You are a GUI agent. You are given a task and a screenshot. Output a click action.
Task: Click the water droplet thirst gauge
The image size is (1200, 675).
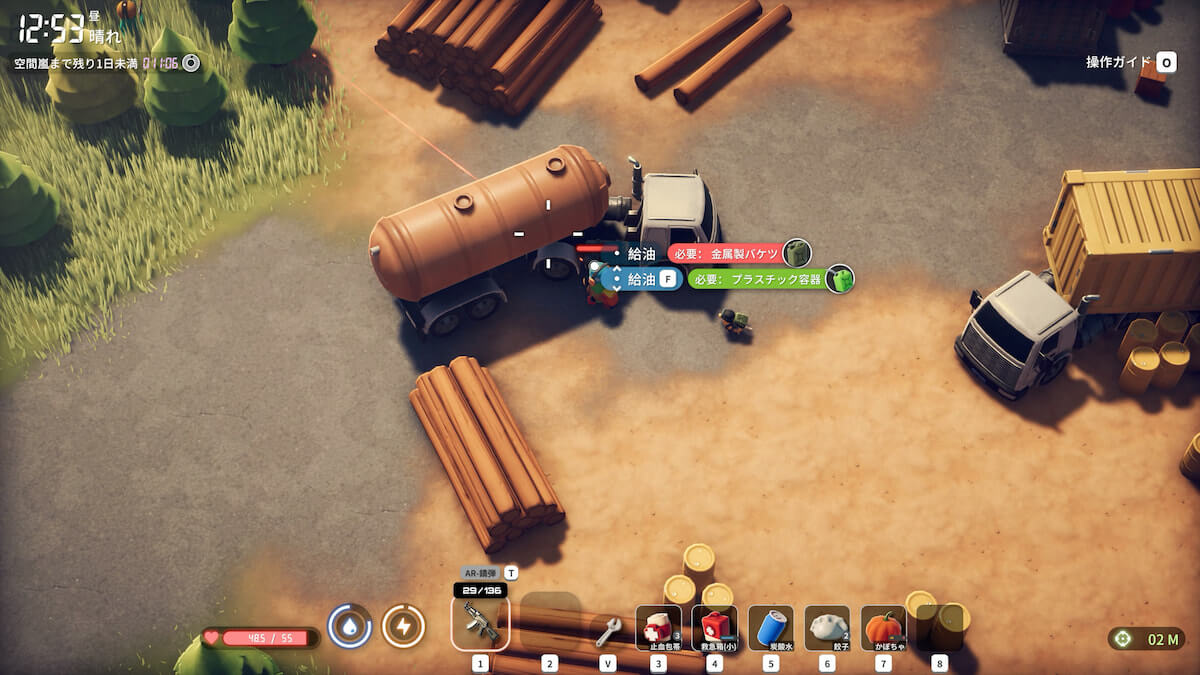350,627
